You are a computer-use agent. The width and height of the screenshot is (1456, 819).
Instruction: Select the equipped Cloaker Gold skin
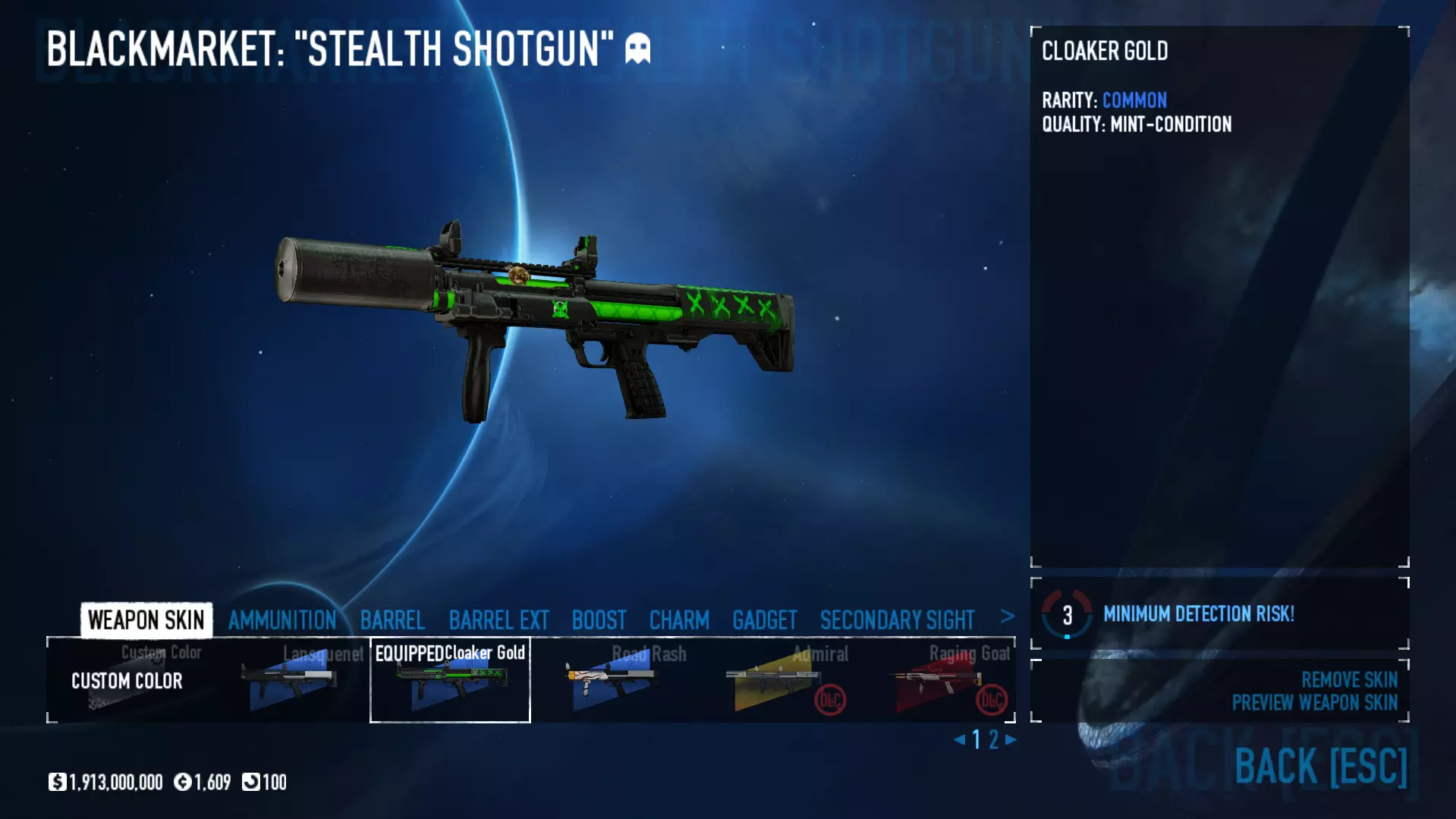(450, 681)
